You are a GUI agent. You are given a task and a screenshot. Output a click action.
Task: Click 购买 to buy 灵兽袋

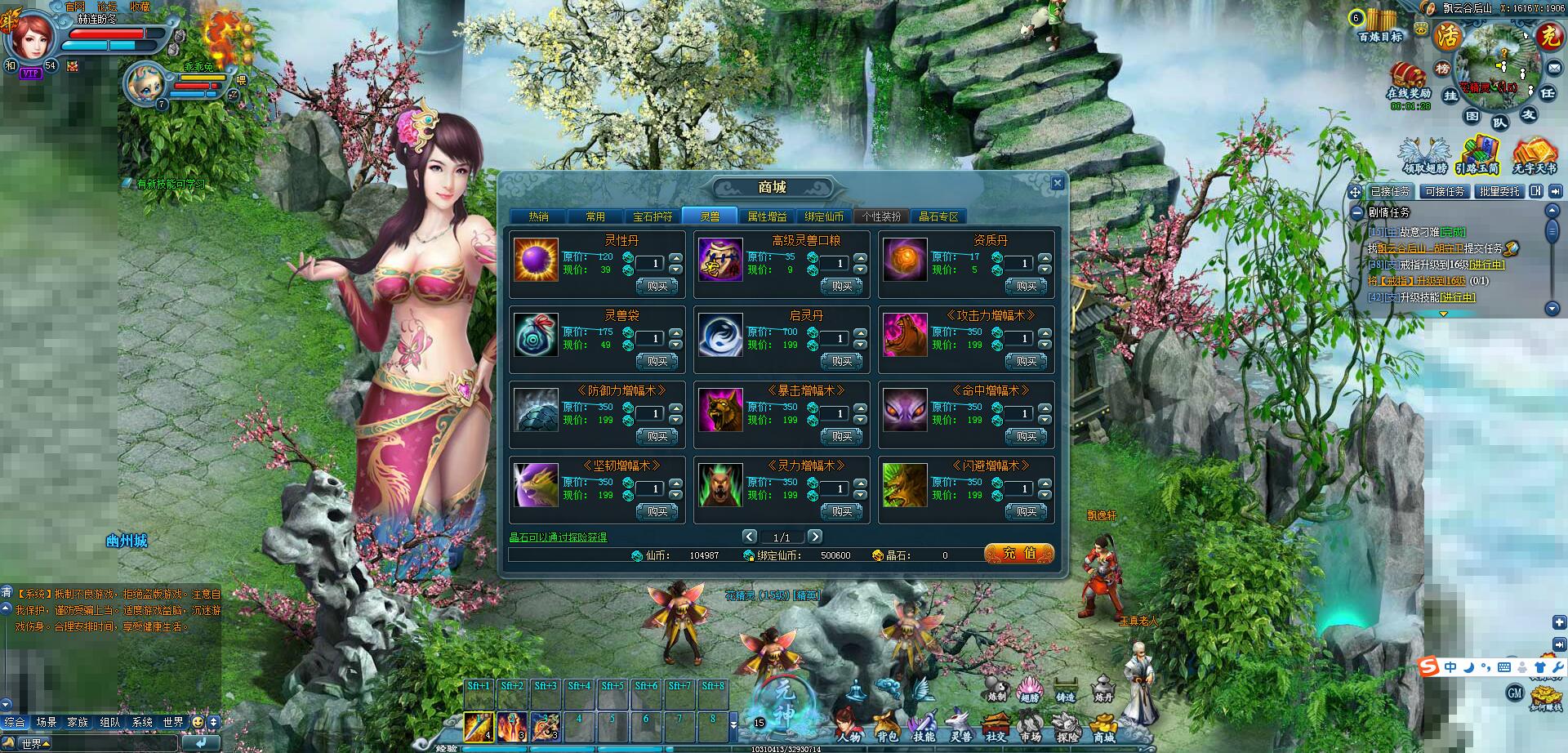click(x=656, y=362)
